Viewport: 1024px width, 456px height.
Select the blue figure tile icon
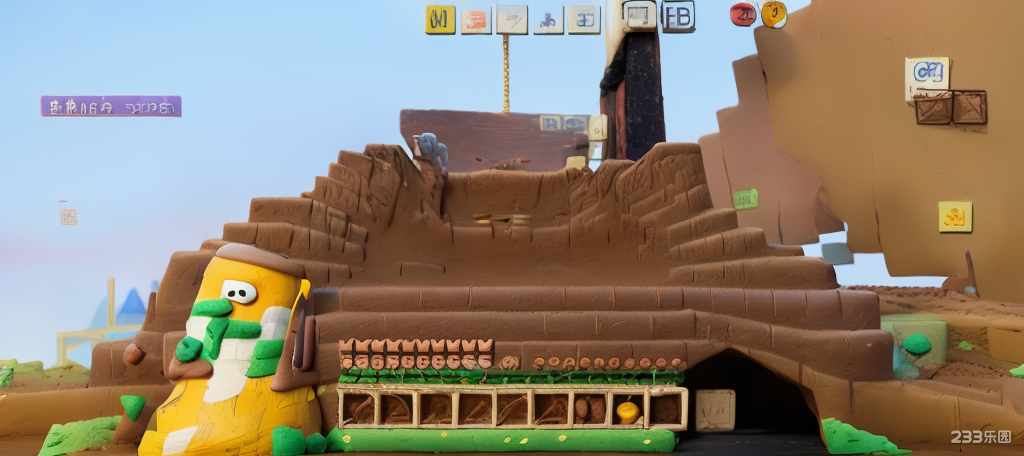[x=548, y=19]
